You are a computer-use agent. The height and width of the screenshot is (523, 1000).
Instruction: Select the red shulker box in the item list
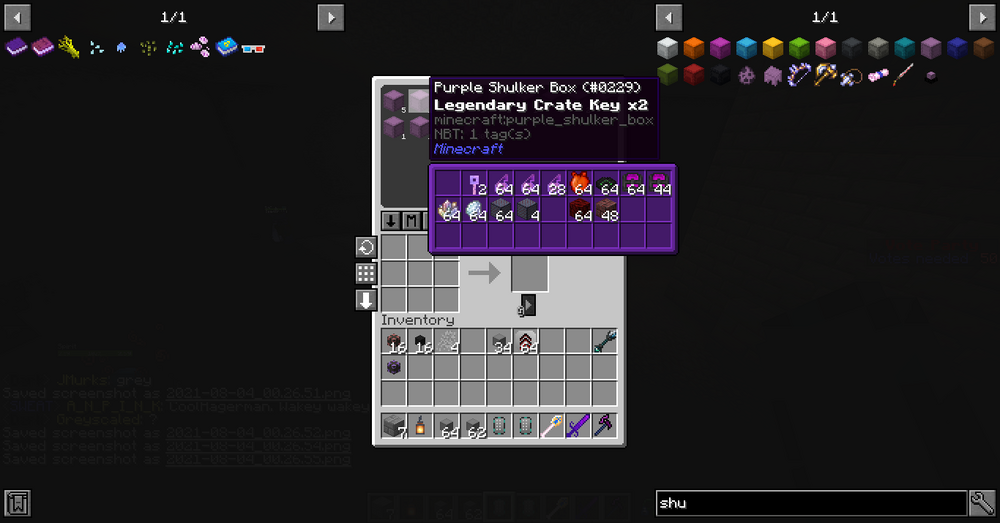(x=694, y=74)
